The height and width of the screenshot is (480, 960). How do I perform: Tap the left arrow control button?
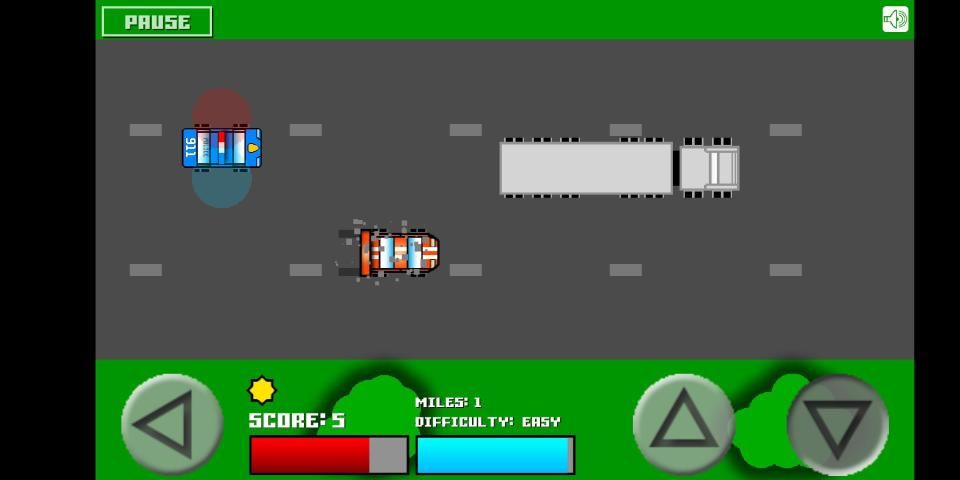pos(171,424)
